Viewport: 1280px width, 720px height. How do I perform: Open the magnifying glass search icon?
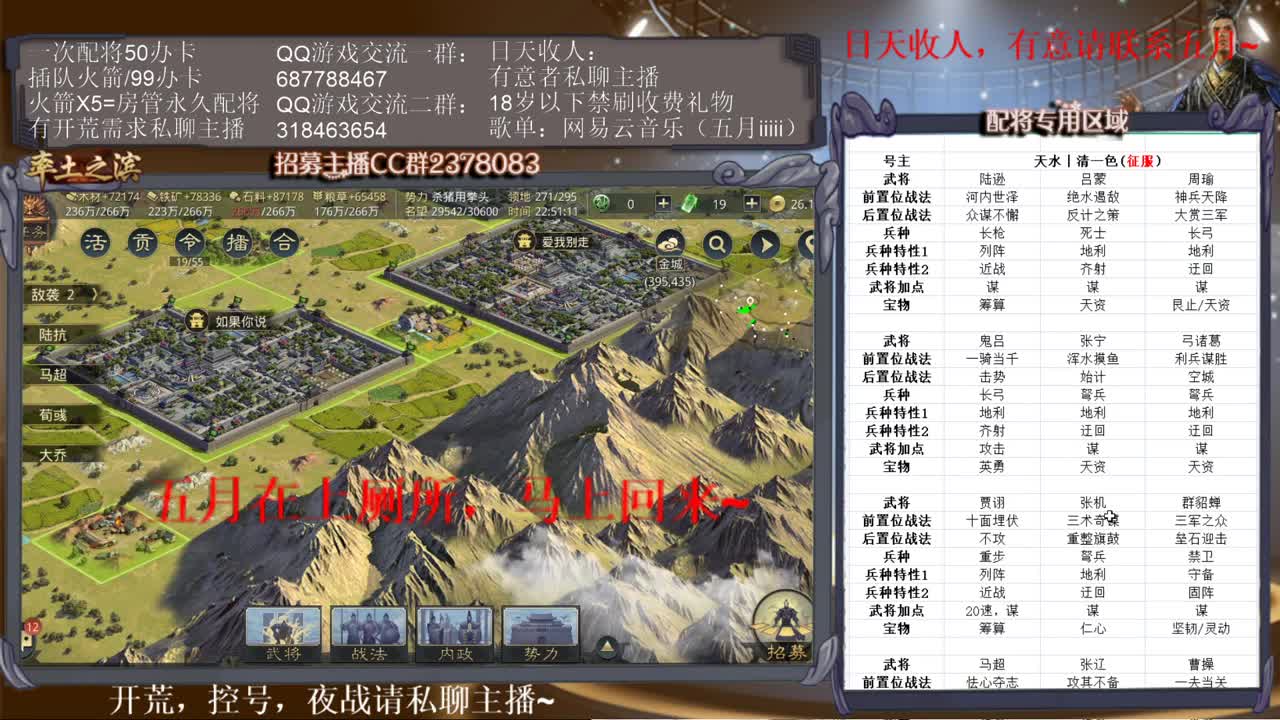719,243
